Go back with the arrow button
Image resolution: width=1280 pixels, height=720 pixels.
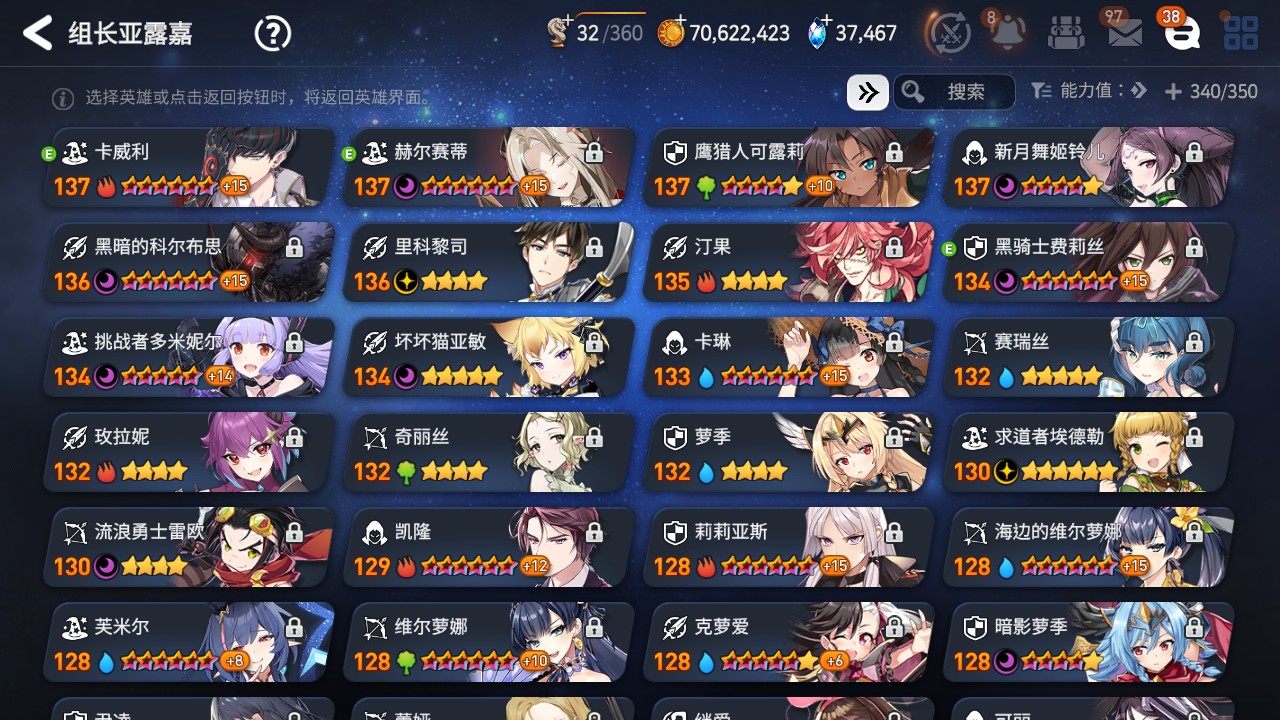37,33
